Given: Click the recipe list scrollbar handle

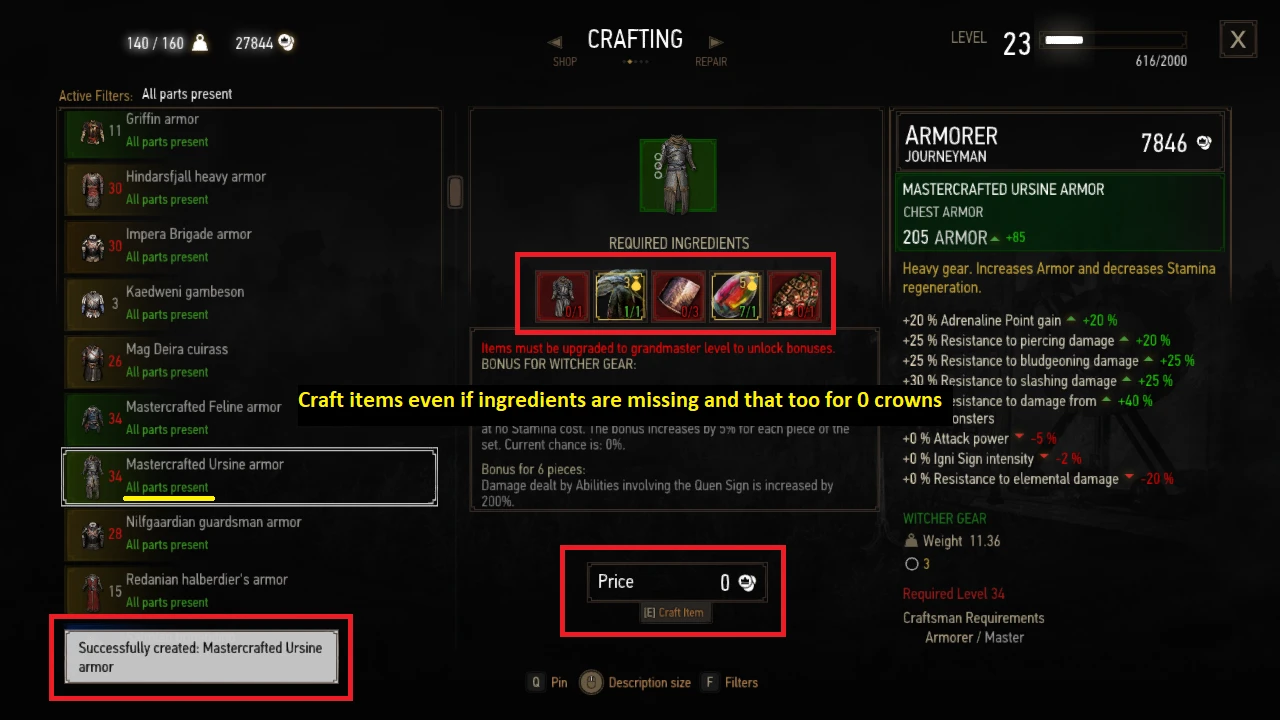Looking at the screenshot, I should 455,191.
